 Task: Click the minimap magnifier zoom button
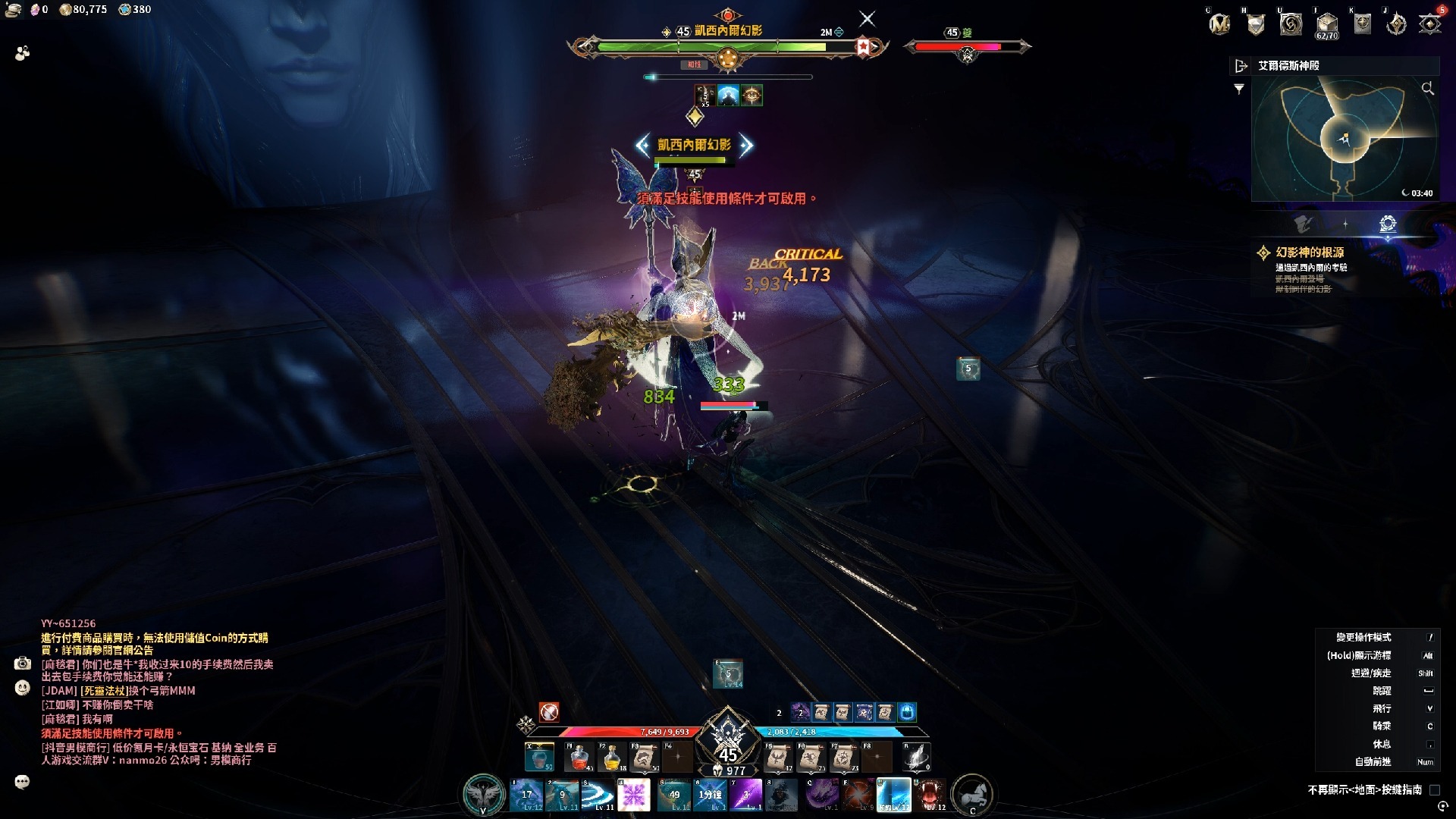pyautogui.click(x=1428, y=89)
